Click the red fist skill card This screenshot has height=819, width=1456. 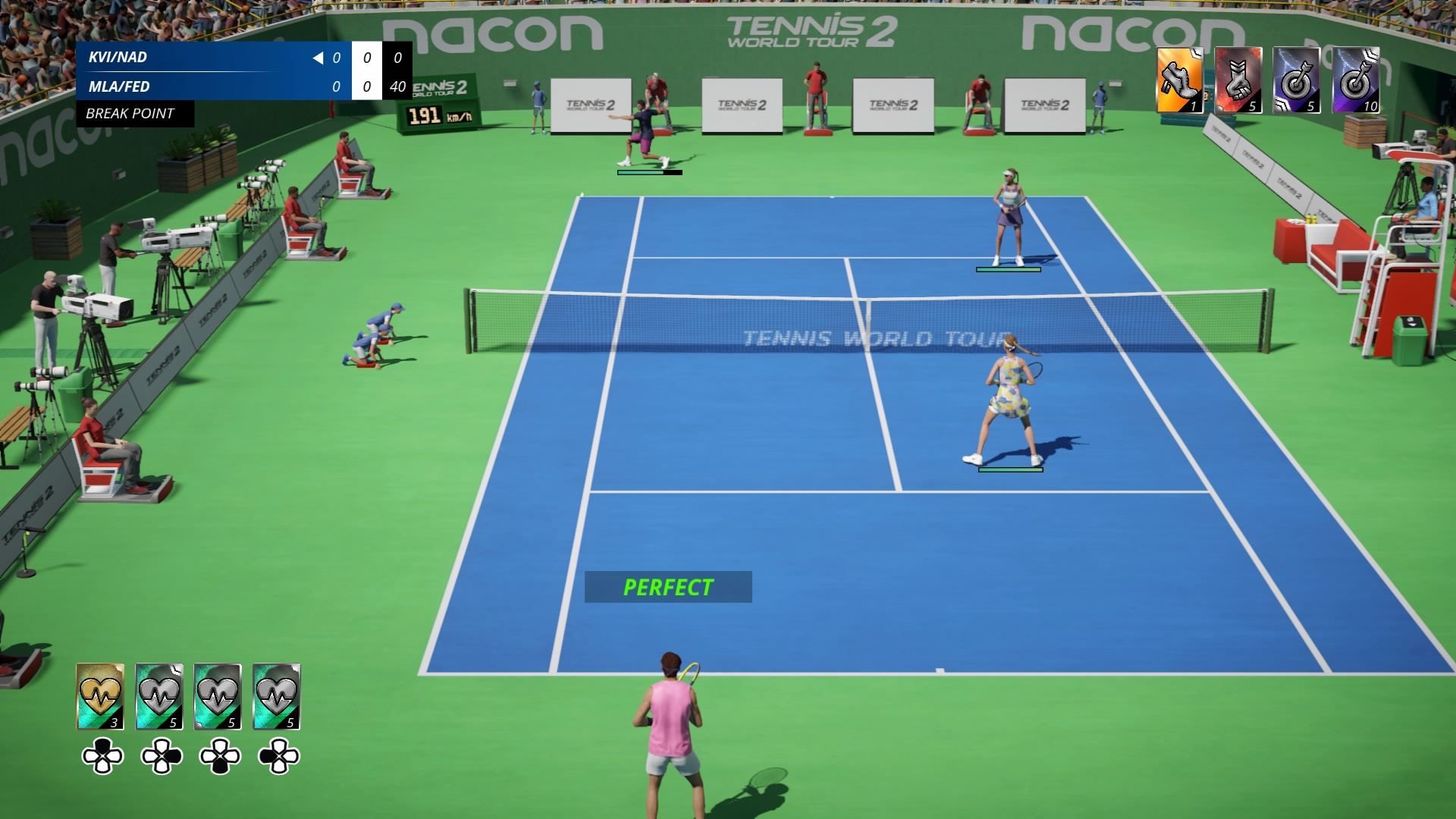1238,80
